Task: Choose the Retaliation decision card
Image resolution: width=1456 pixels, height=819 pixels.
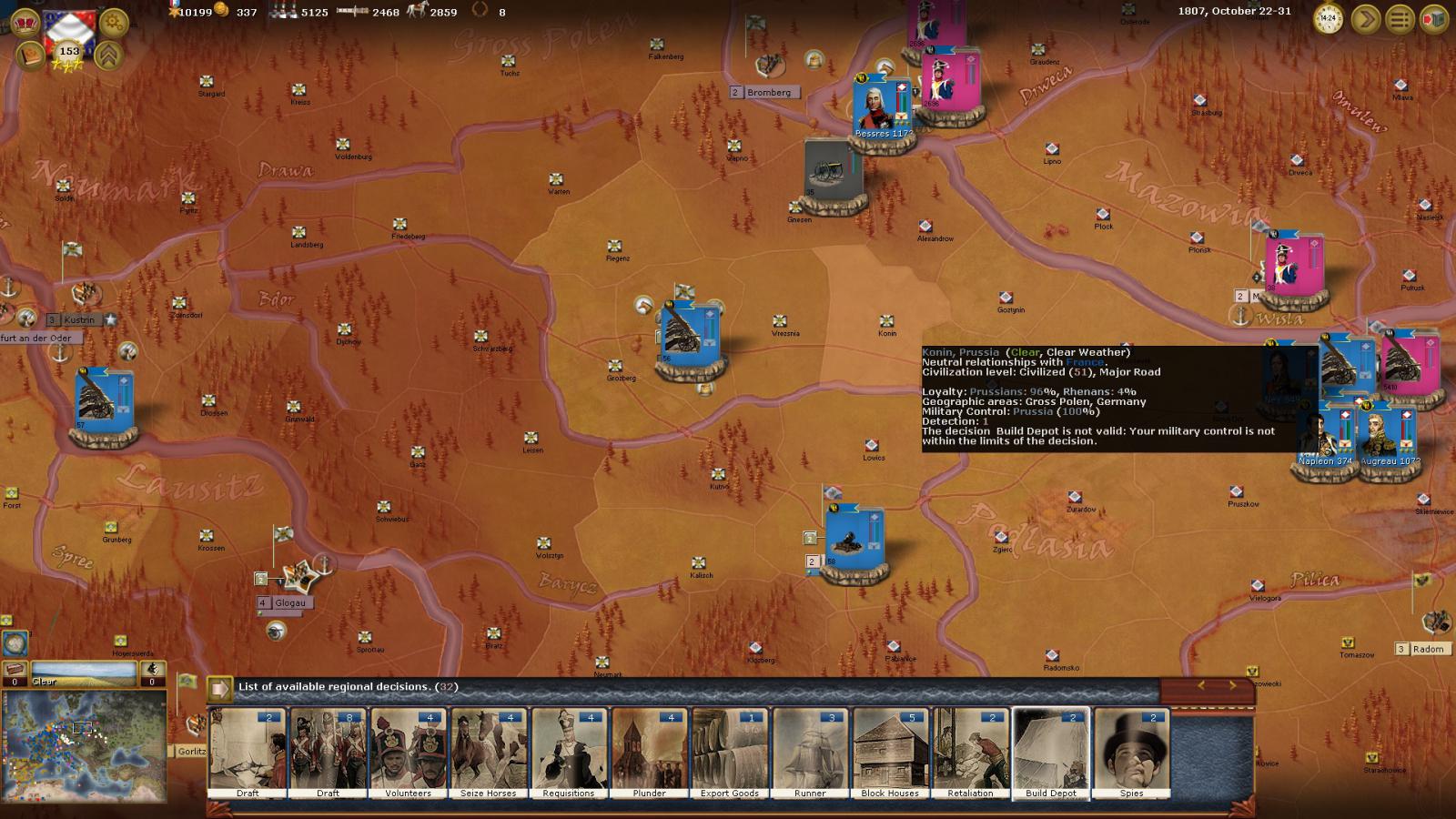Action: (x=970, y=753)
